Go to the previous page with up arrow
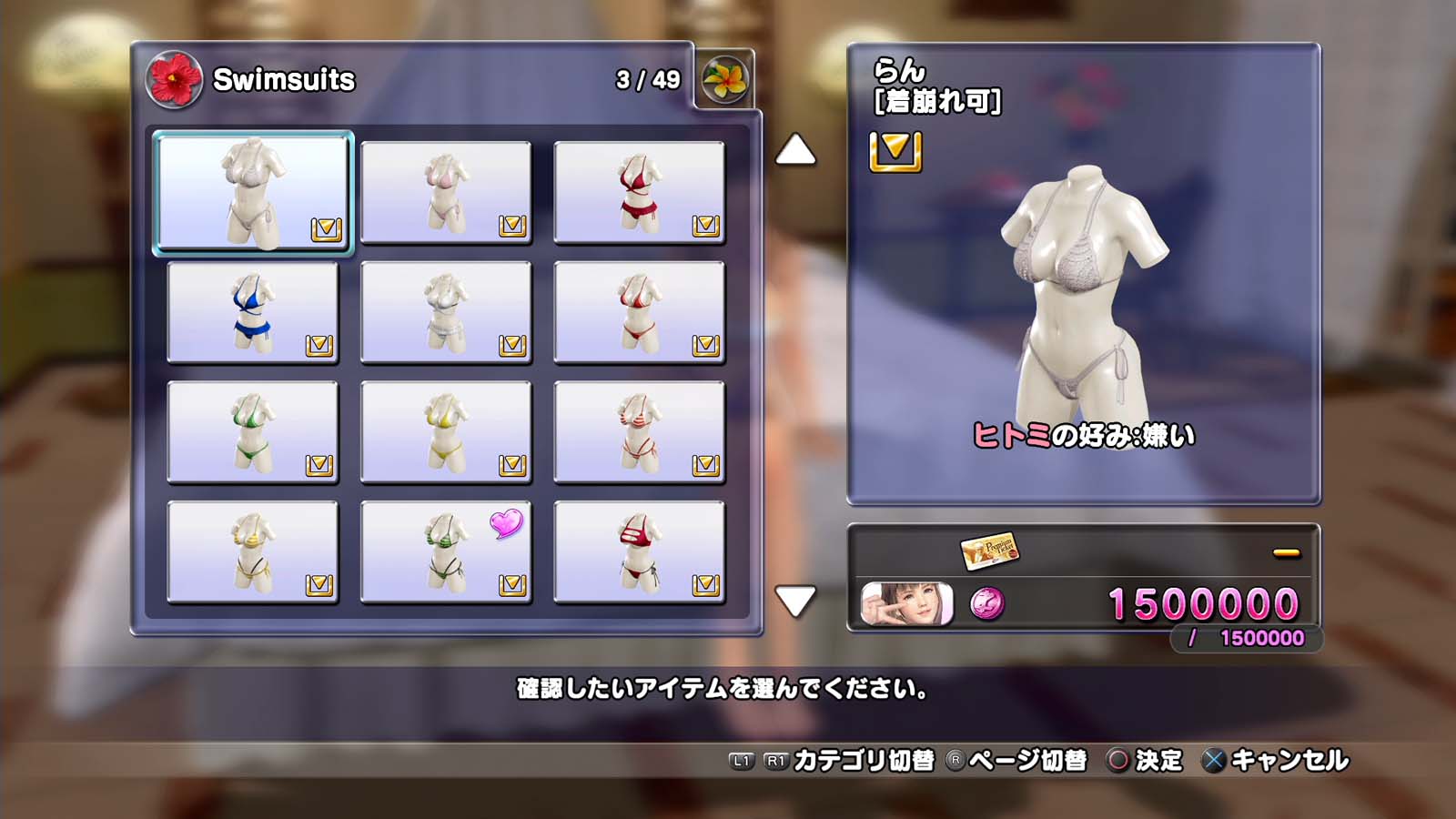The image size is (1456, 819). point(795,150)
